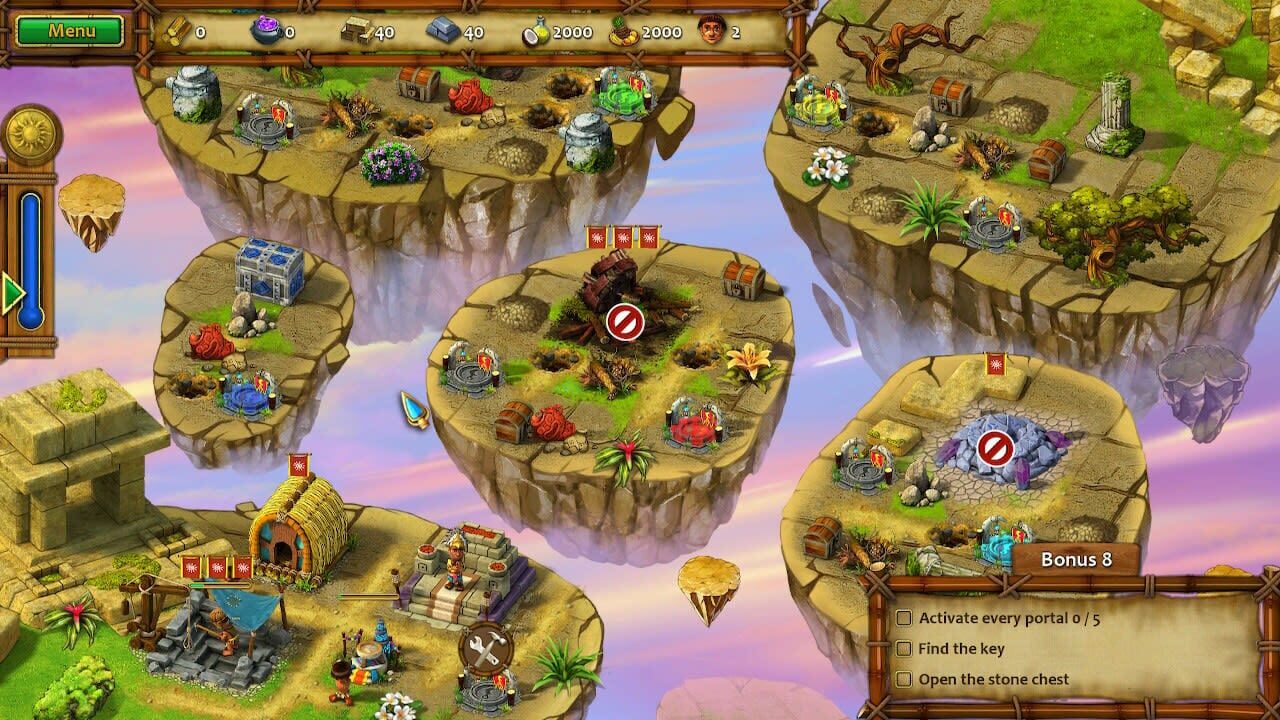Select the worker portrait icon showing 2
The image size is (1280, 720).
click(711, 28)
